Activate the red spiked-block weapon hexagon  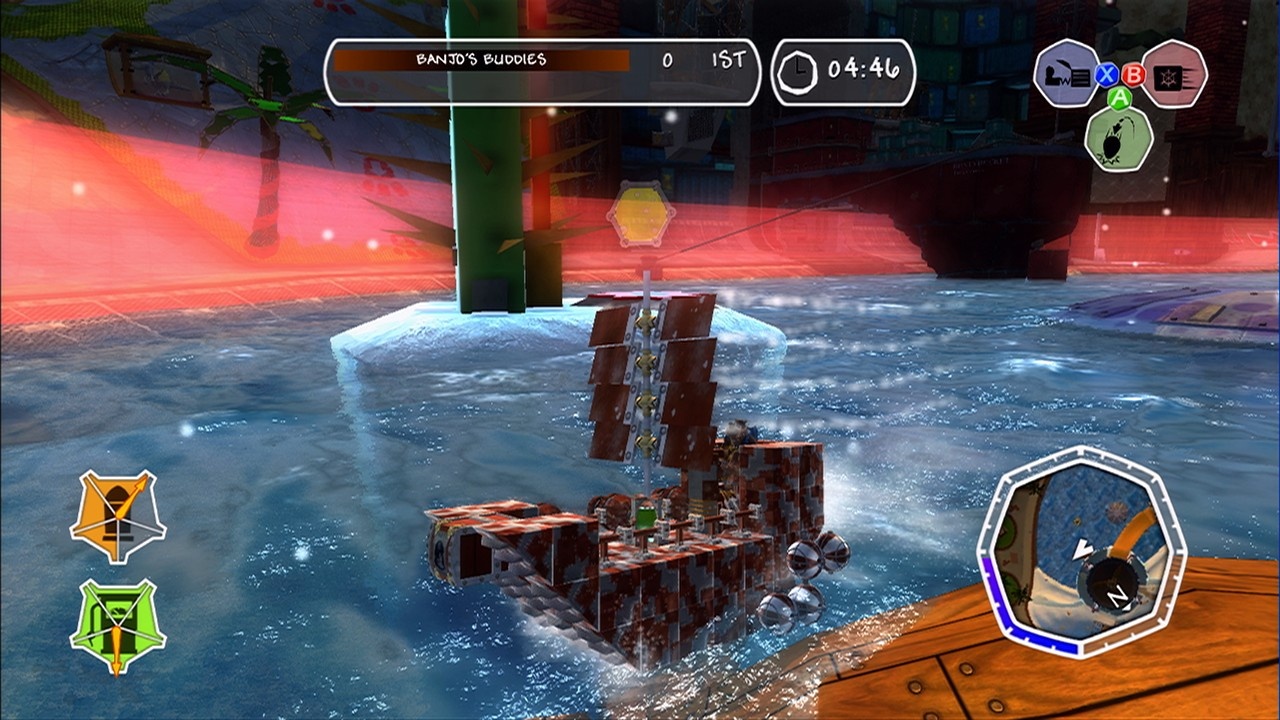point(1173,73)
